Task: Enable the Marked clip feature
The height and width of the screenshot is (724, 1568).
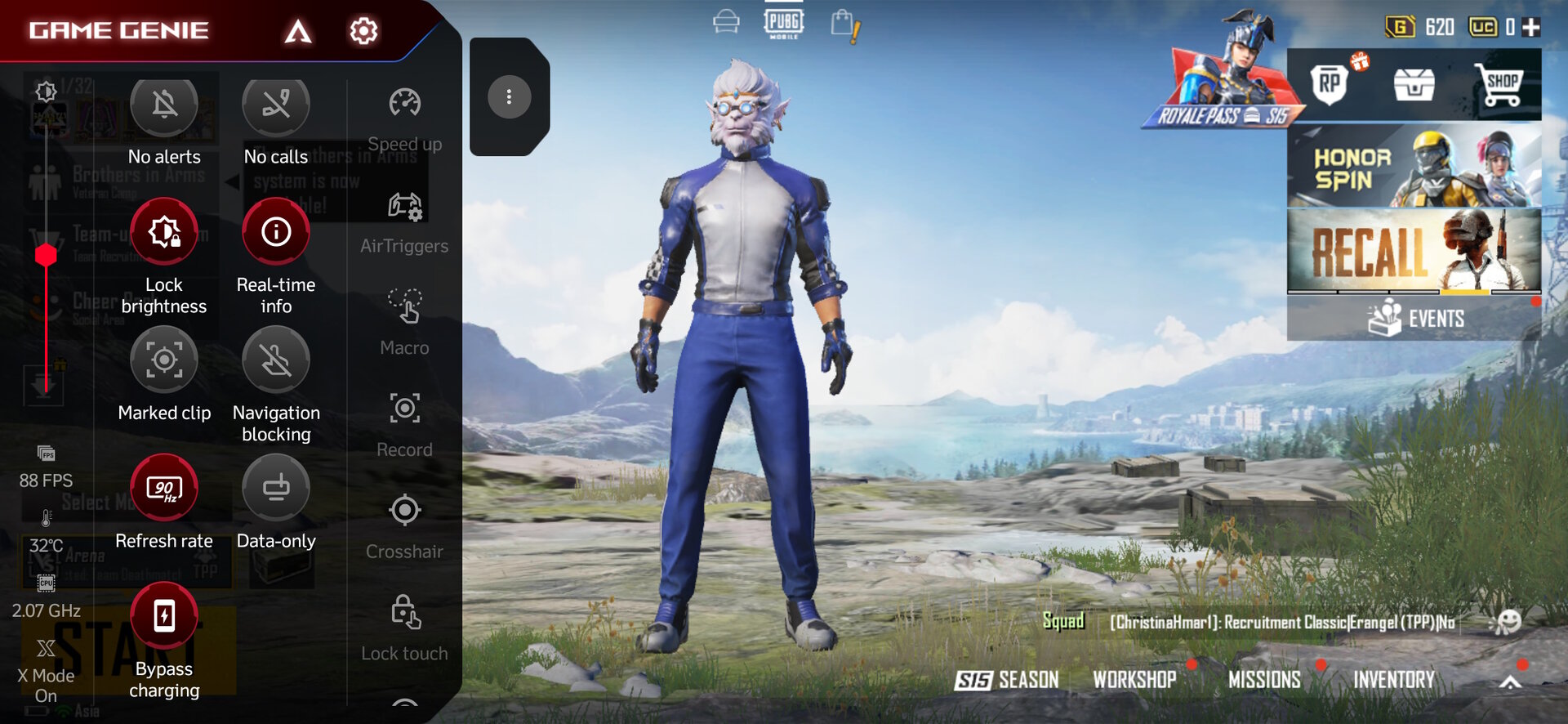Action: click(x=164, y=360)
